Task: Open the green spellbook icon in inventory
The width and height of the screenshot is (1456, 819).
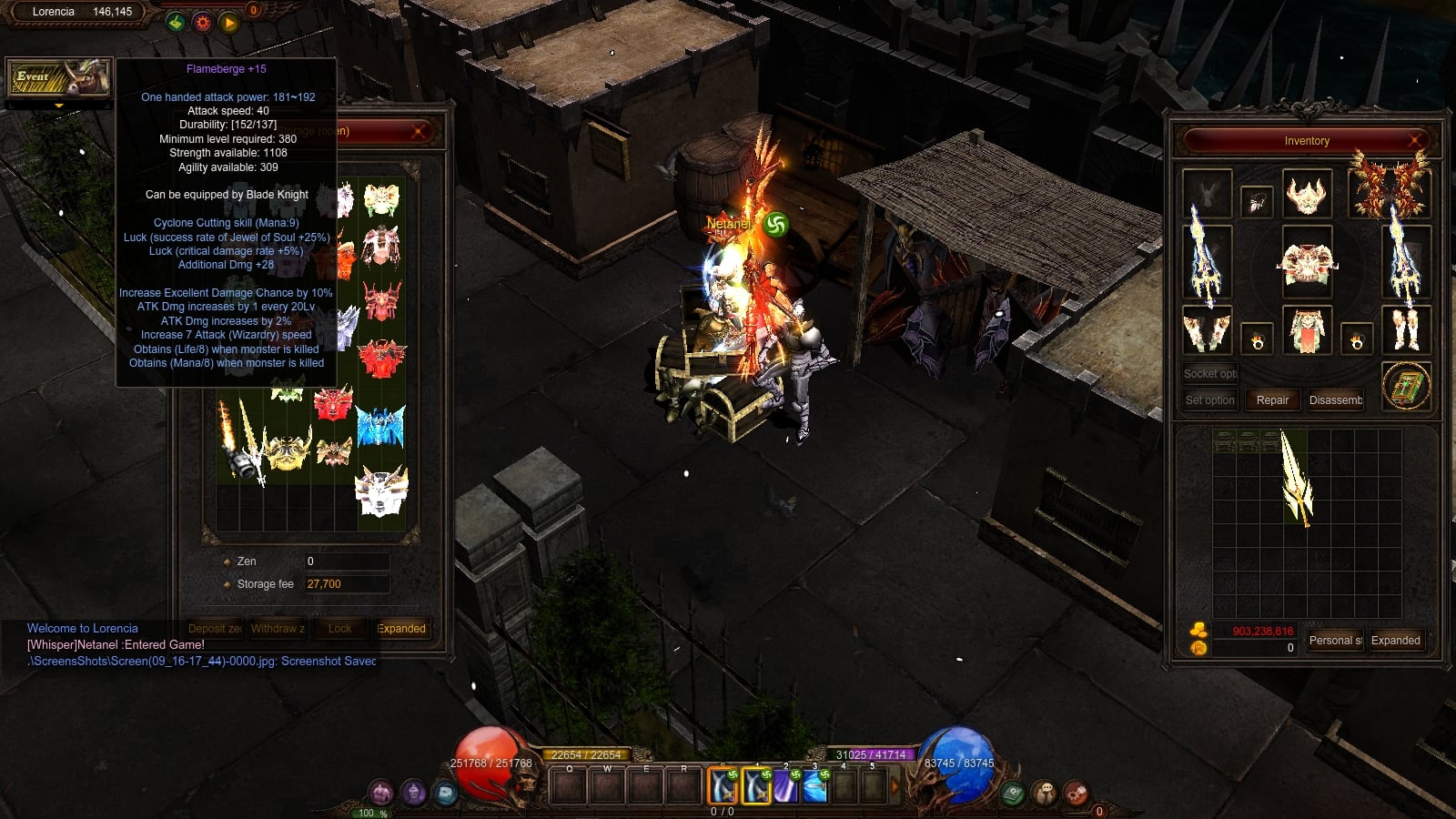Action: pos(1406,386)
